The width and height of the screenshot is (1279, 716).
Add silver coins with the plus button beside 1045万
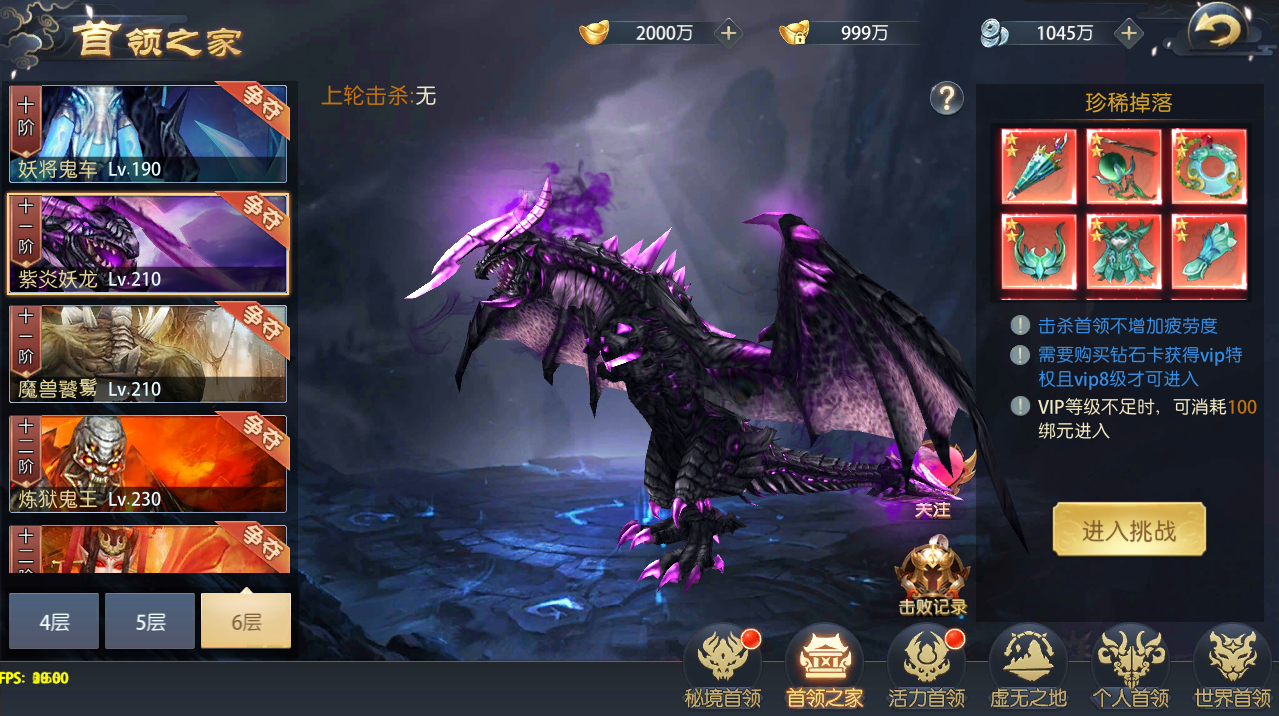[x=1129, y=33]
